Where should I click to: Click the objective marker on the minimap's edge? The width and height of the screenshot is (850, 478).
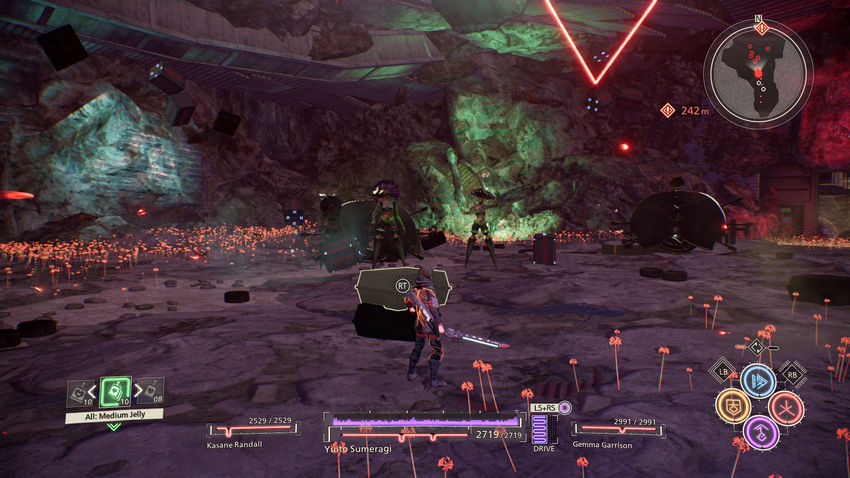coord(762,28)
